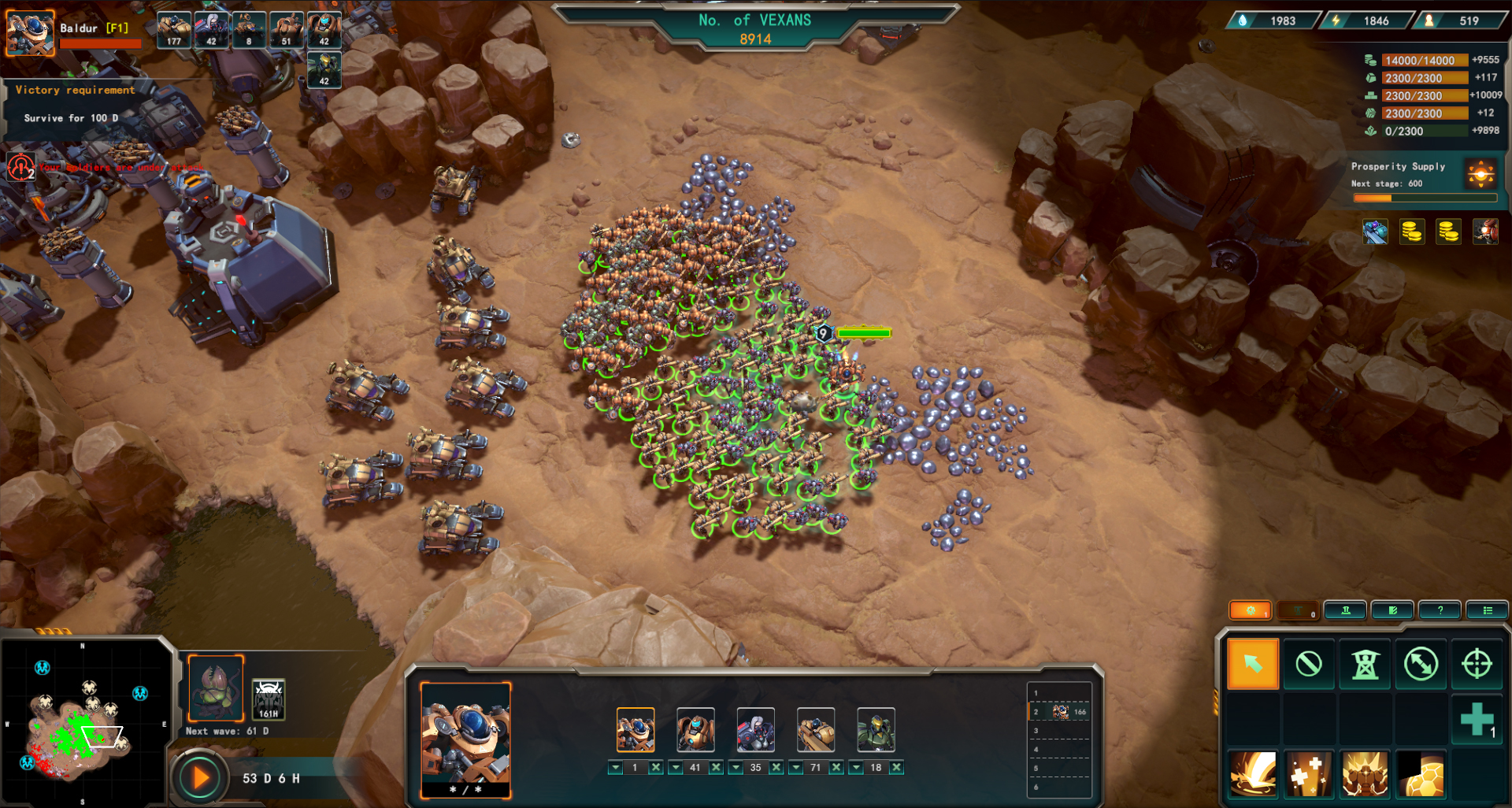Select the unit group showing 51
The height and width of the screenshot is (808, 1512).
click(x=287, y=30)
